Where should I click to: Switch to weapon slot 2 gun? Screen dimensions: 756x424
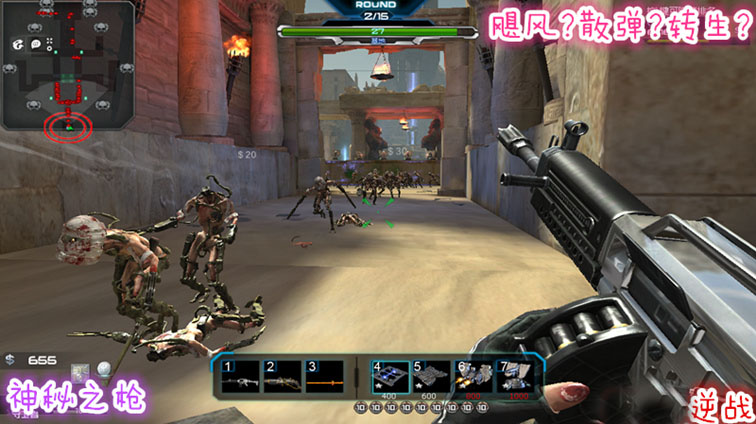pyautogui.click(x=282, y=375)
